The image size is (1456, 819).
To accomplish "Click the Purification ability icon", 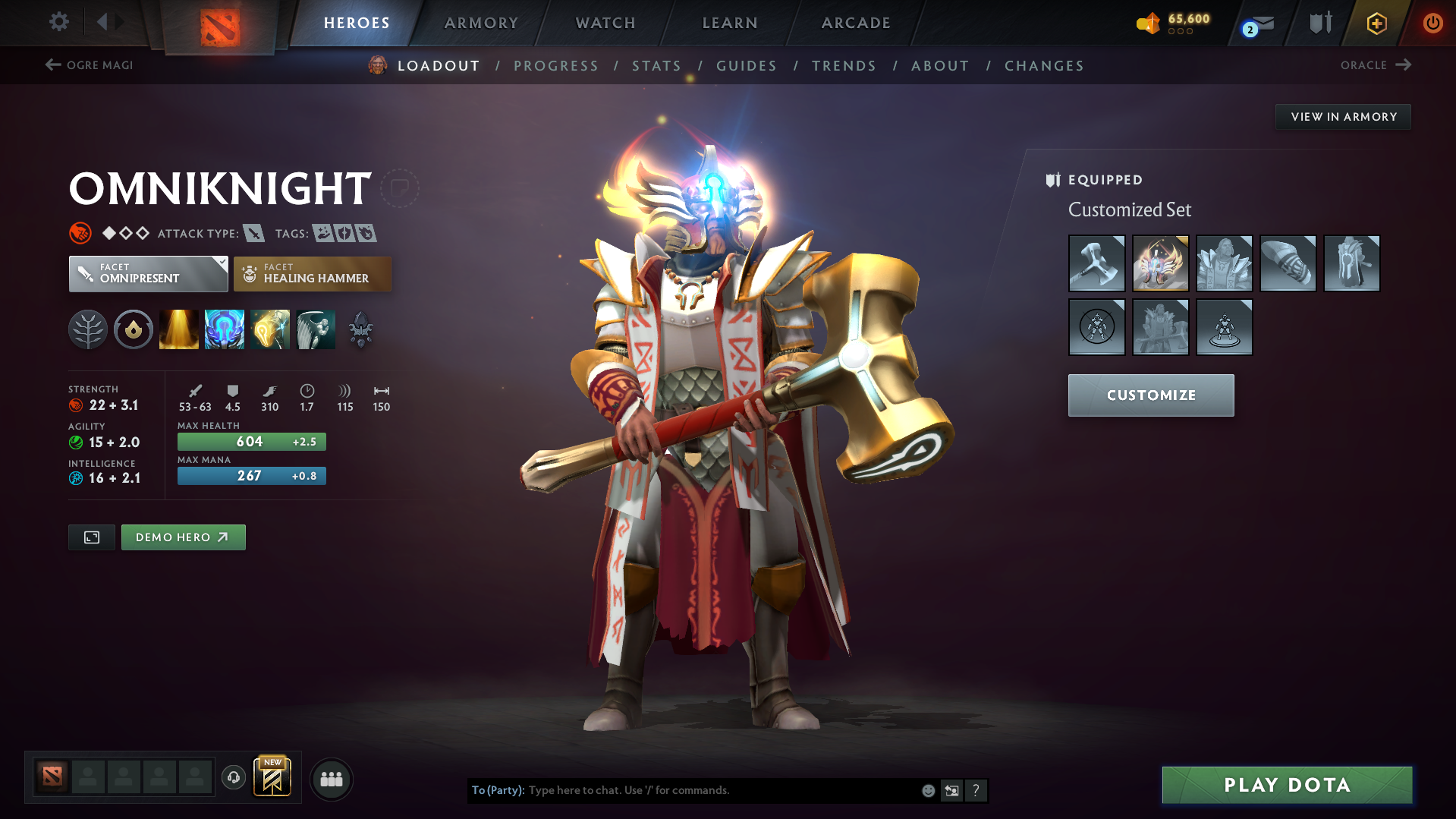I will click(x=178, y=329).
